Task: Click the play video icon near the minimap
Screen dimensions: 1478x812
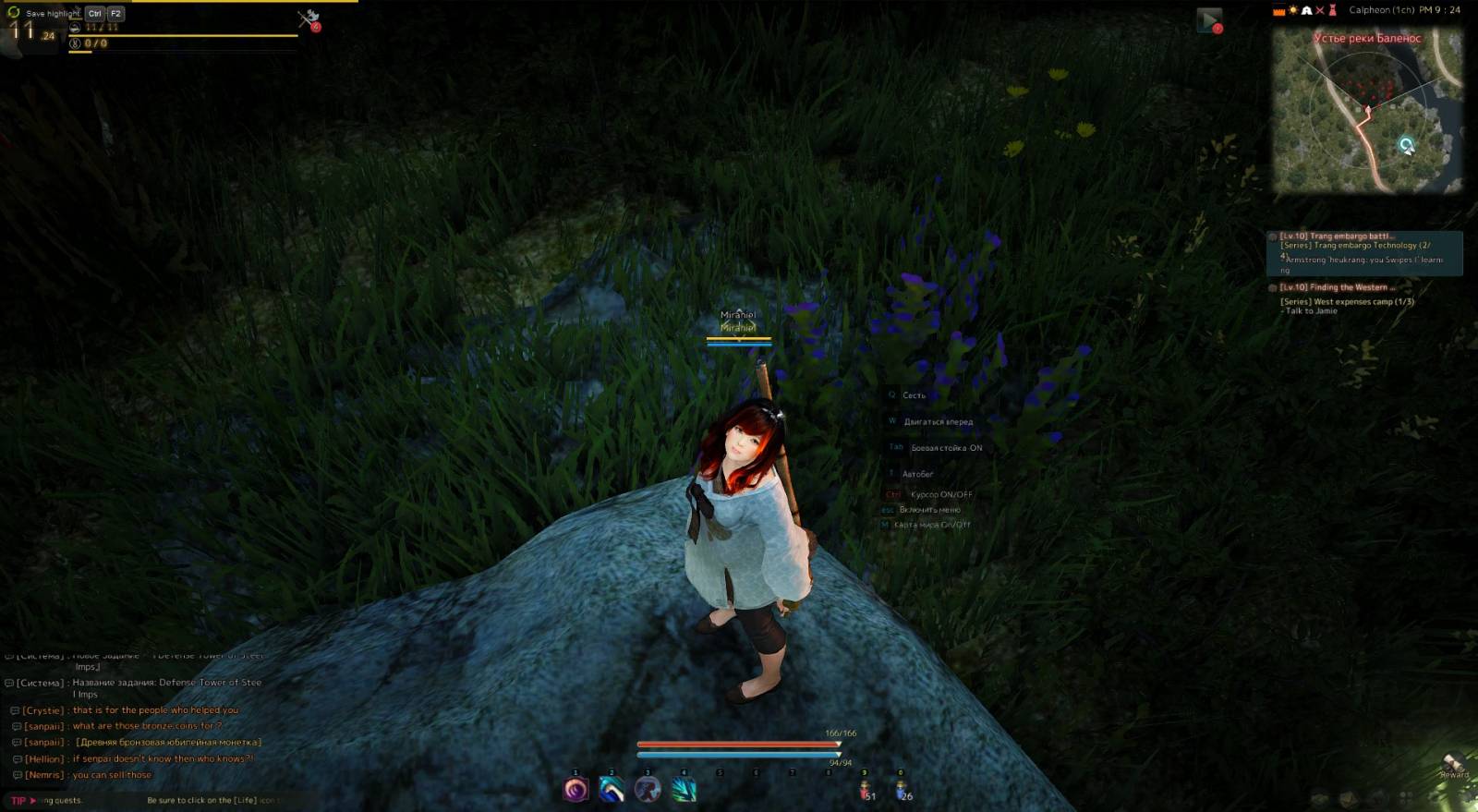Action: 1208,20
